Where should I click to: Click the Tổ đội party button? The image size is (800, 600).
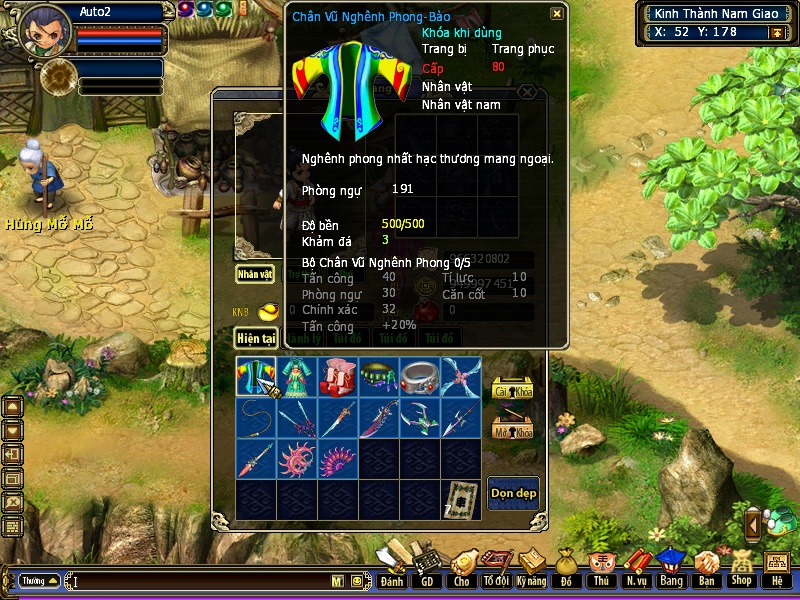(x=496, y=569)
